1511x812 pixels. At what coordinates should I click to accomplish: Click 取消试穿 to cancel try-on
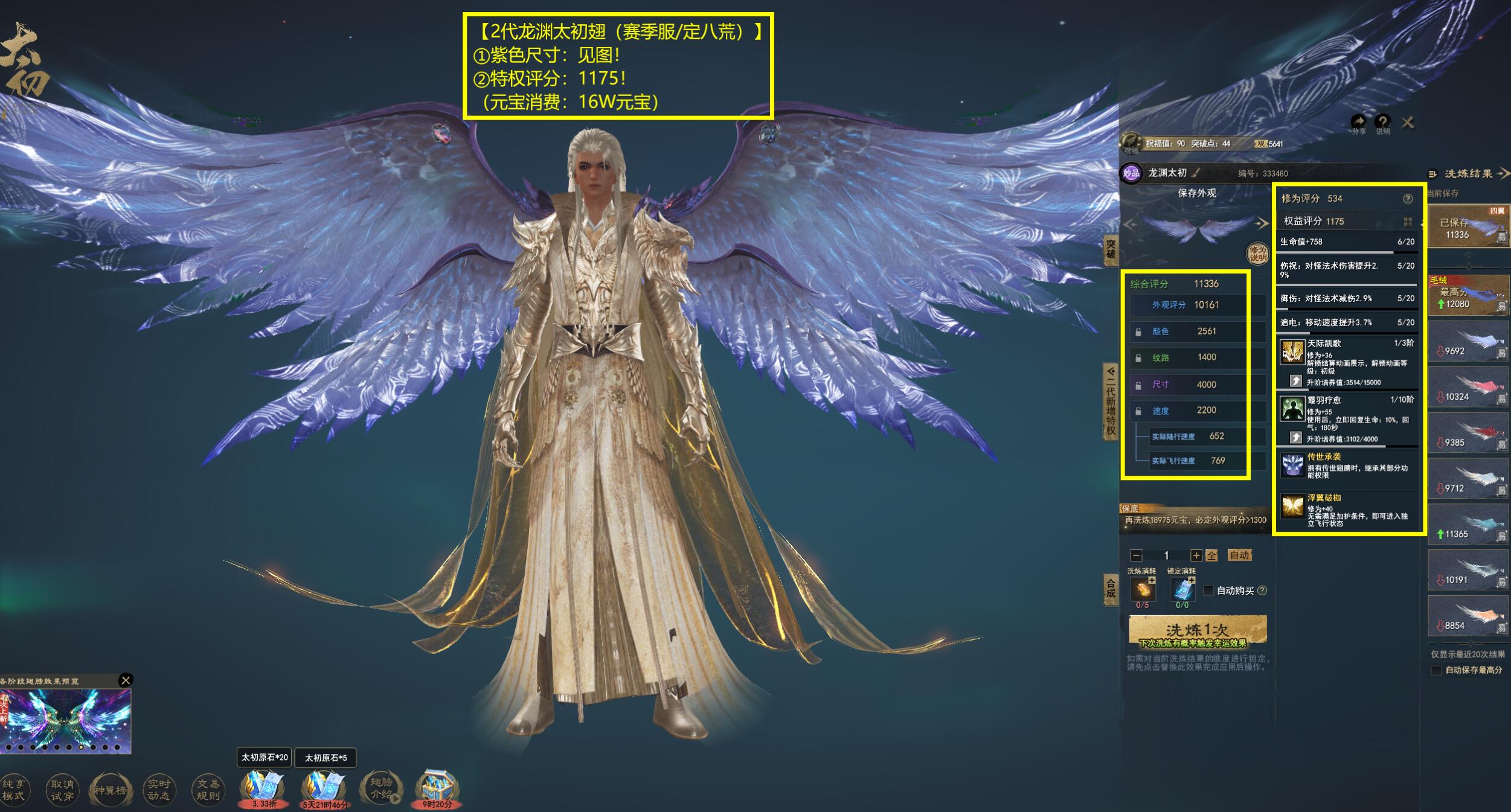[x=62, y=790]
